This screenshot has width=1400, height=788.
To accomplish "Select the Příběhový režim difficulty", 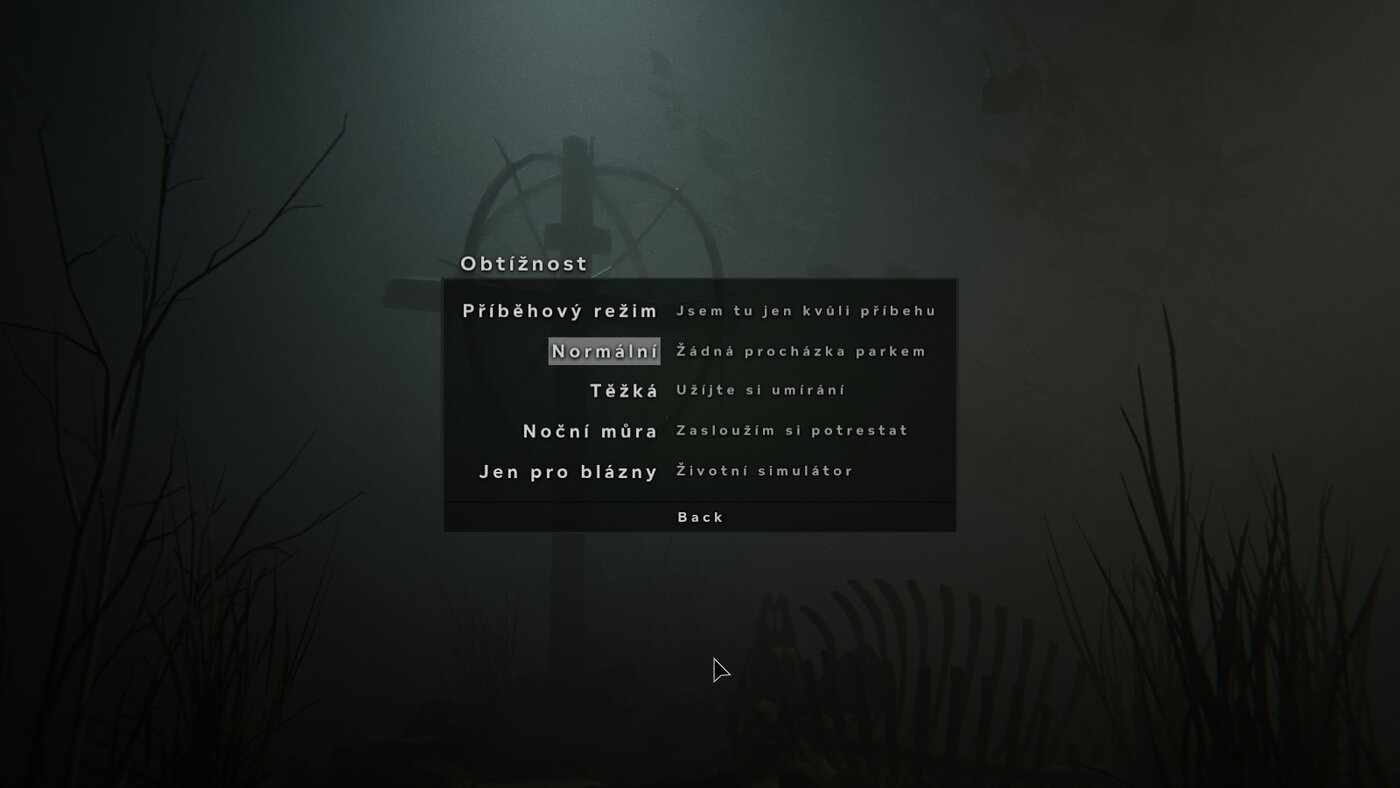I will 560,311.
